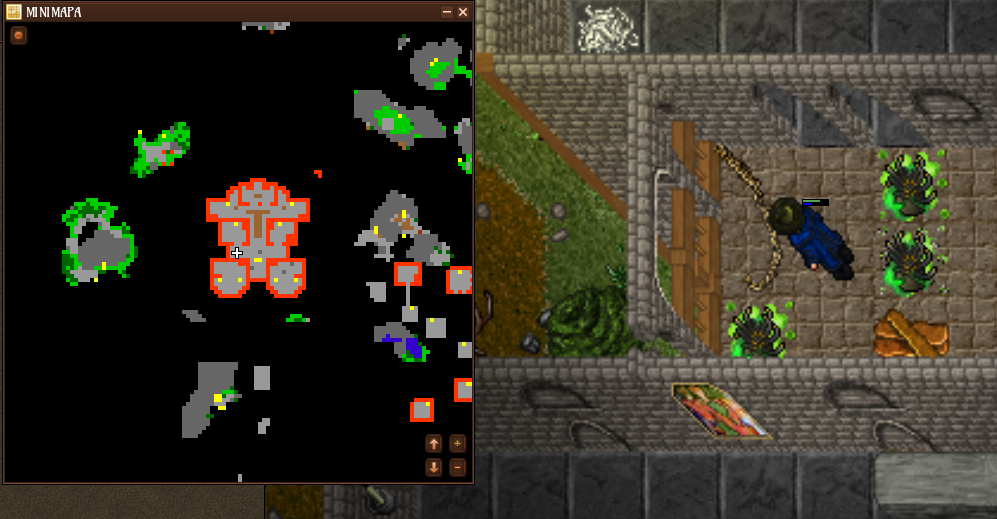Go down one floor on the minimap
This screenshot has width=997, height=519.
point(434,467)
